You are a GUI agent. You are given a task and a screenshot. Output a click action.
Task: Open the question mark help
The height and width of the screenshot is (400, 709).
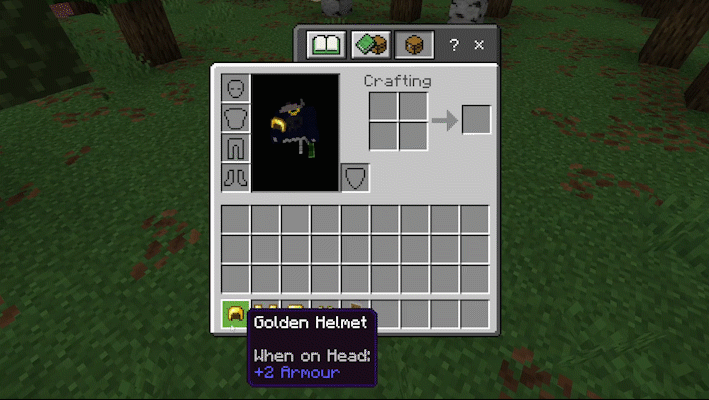click(x=454, y=45)
